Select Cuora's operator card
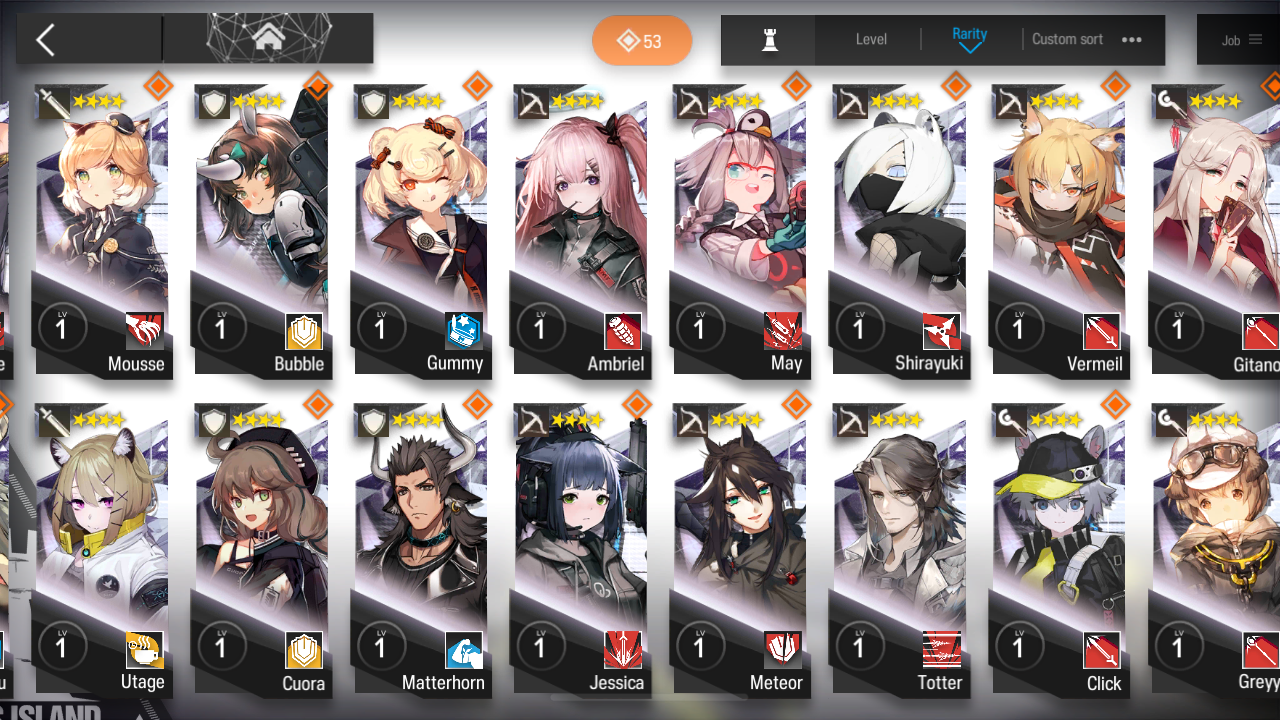Viewport: 1280px width, 720px height. (x=260, y=550)
